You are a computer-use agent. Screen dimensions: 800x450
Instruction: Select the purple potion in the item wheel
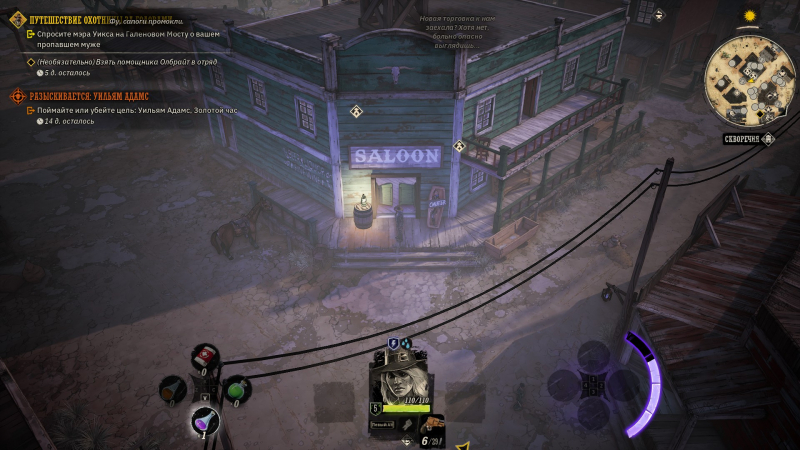(x=205, y=423)
